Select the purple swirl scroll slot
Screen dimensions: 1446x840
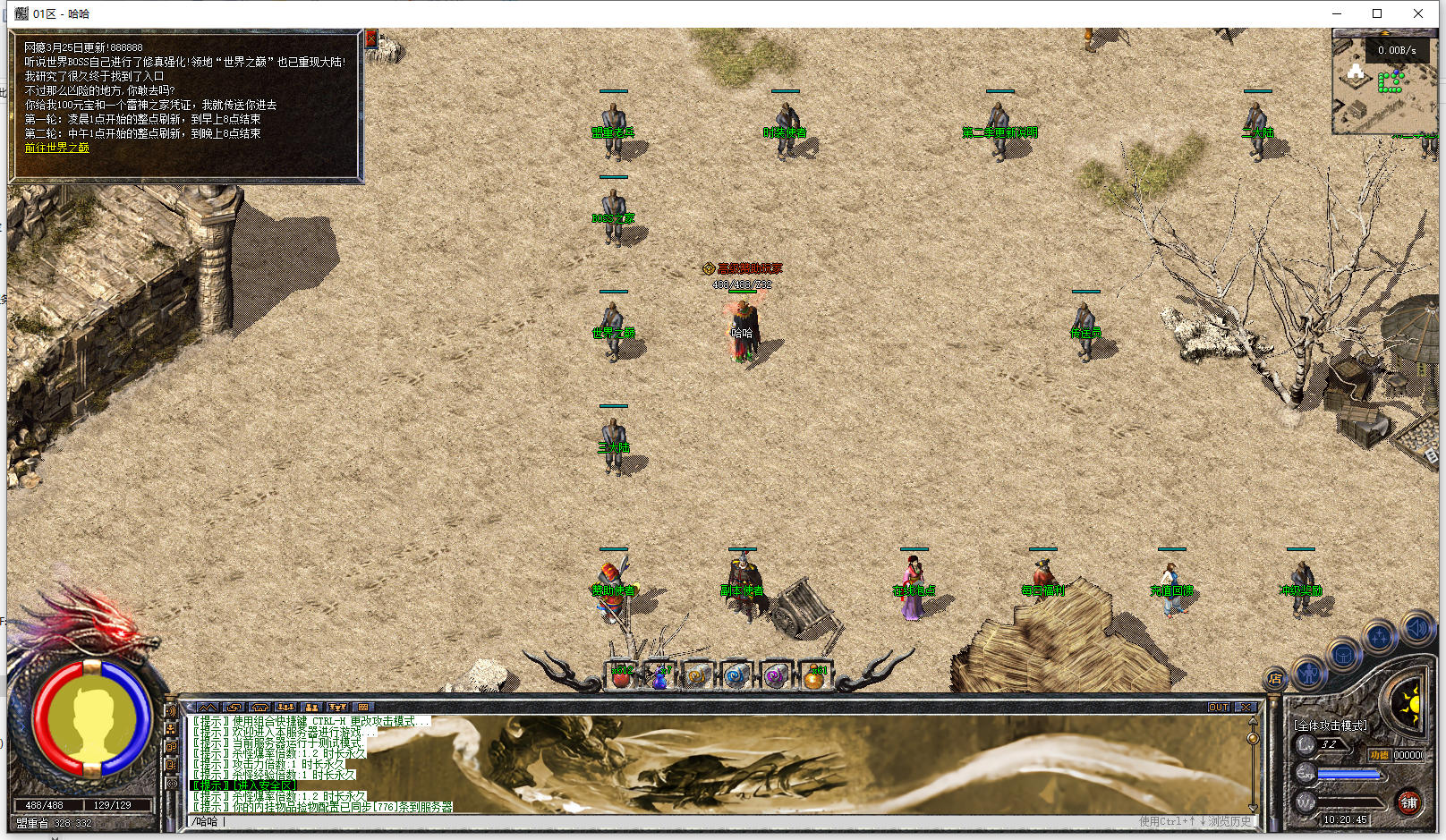(776, 675)
